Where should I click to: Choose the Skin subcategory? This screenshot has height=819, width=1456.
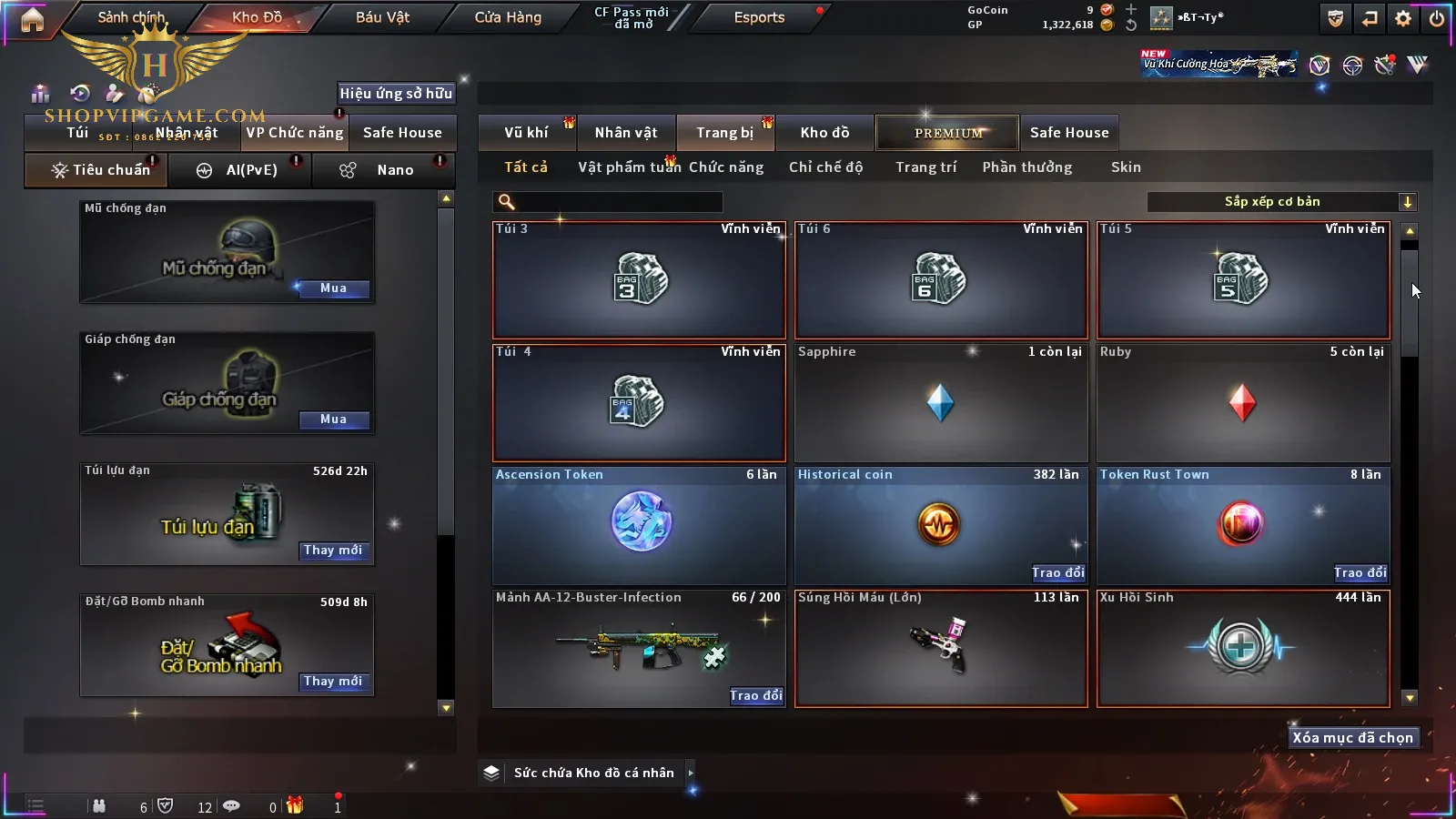click(x=1126, y=167)
